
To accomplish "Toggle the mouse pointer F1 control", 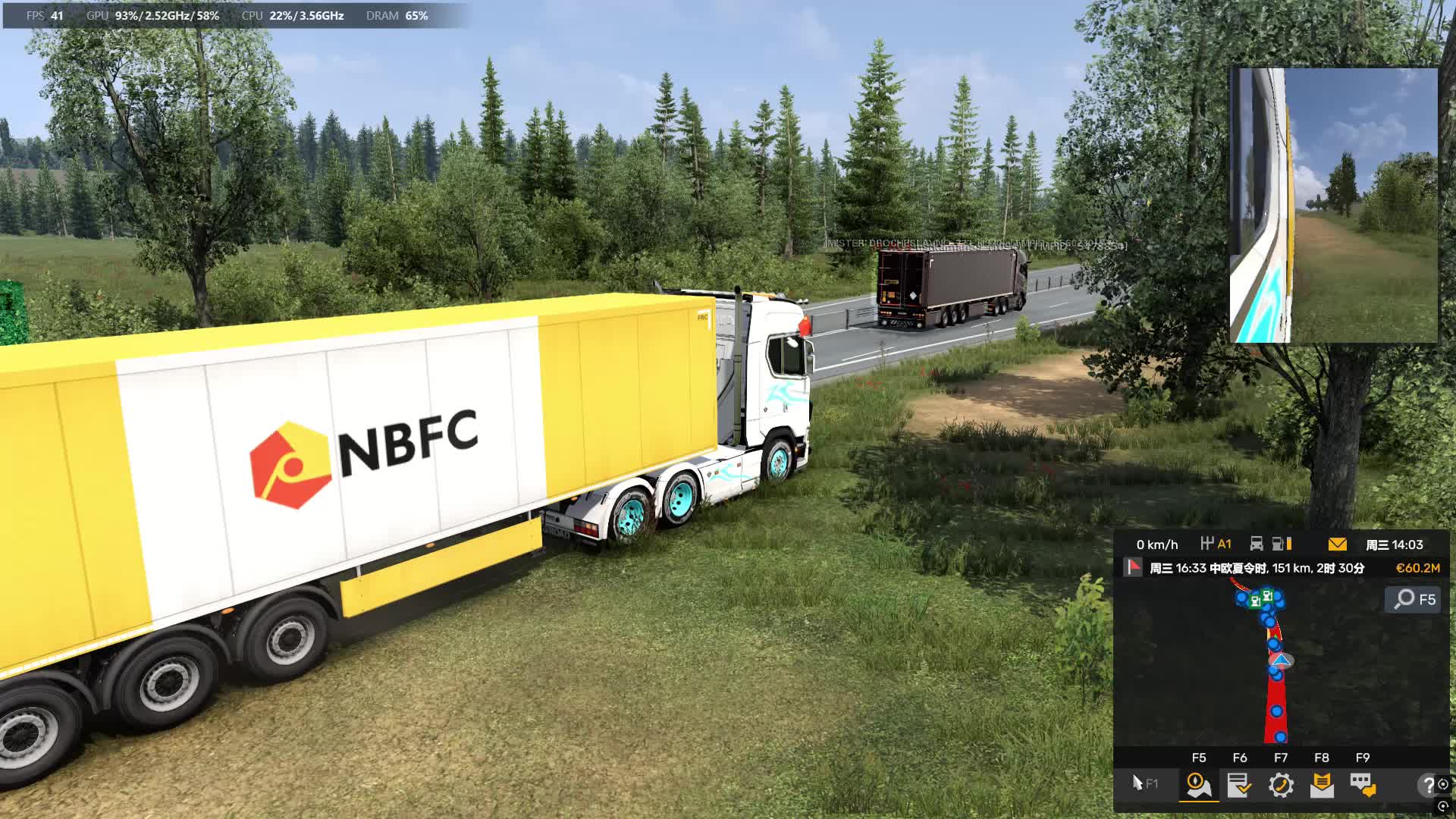I will 1144,783.
